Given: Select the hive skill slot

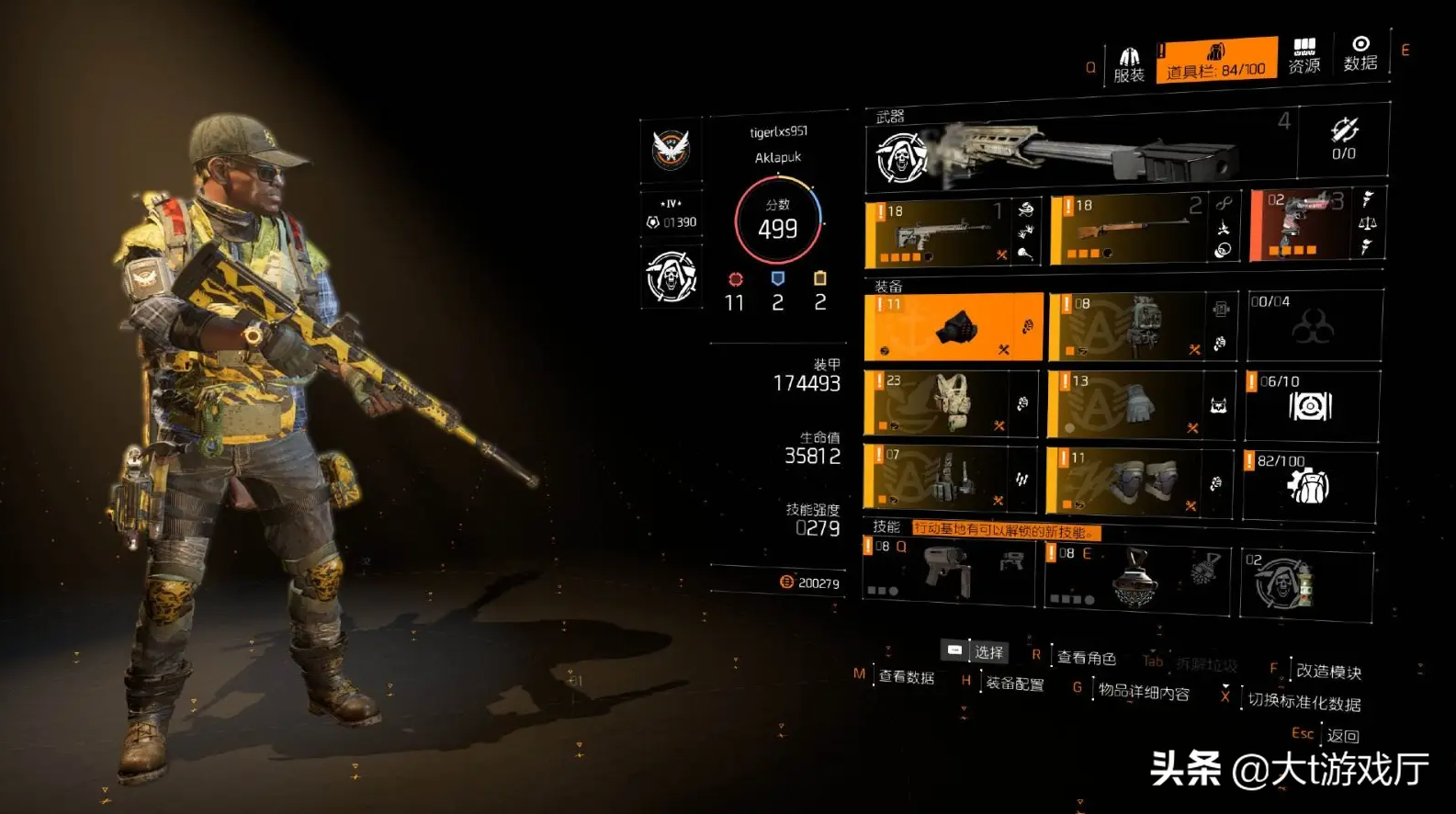Looking at the screenshot, I should (x=1136, y=577).
